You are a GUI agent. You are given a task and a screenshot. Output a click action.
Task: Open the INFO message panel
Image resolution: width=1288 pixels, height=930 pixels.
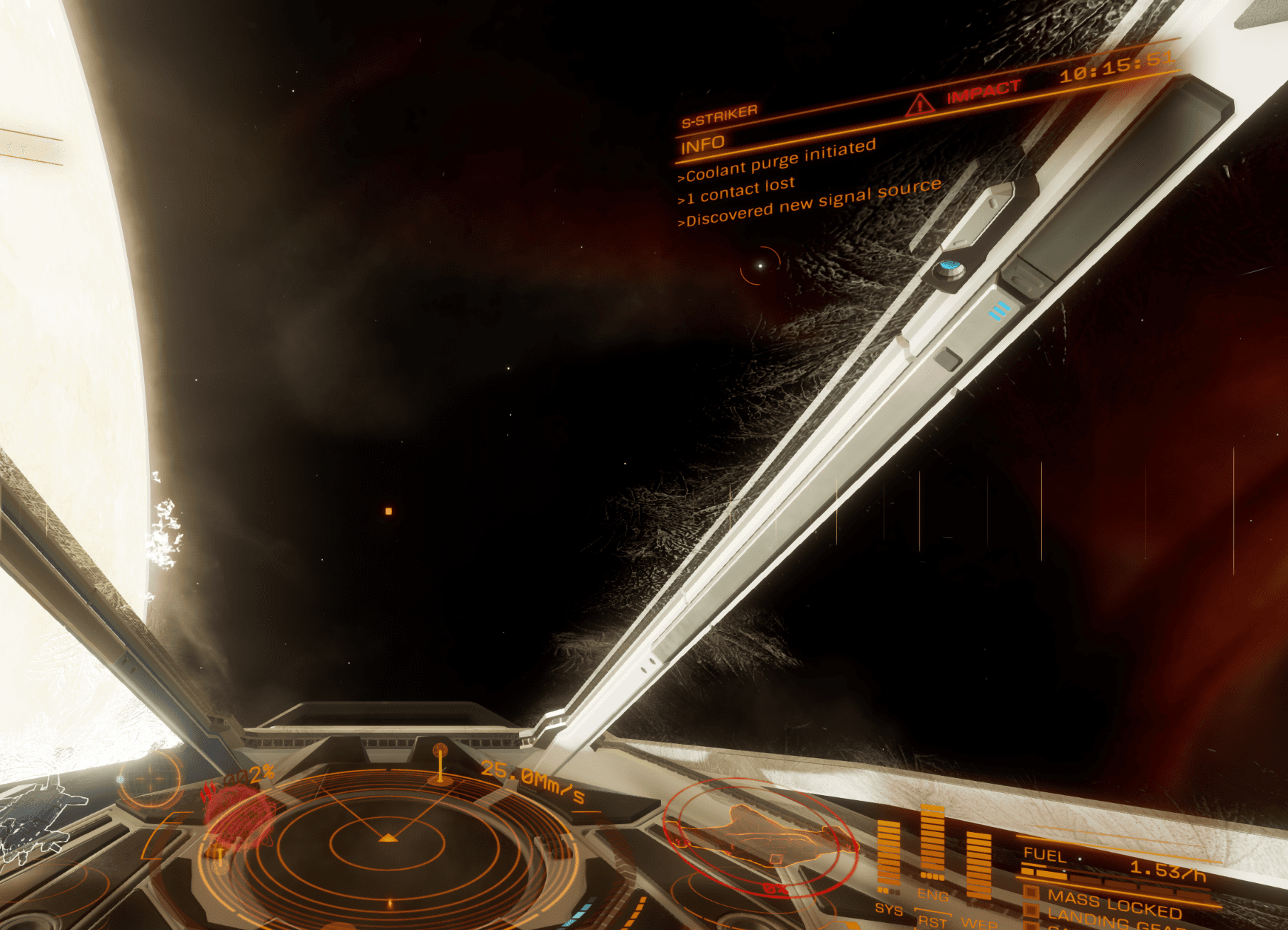point(703,146)
